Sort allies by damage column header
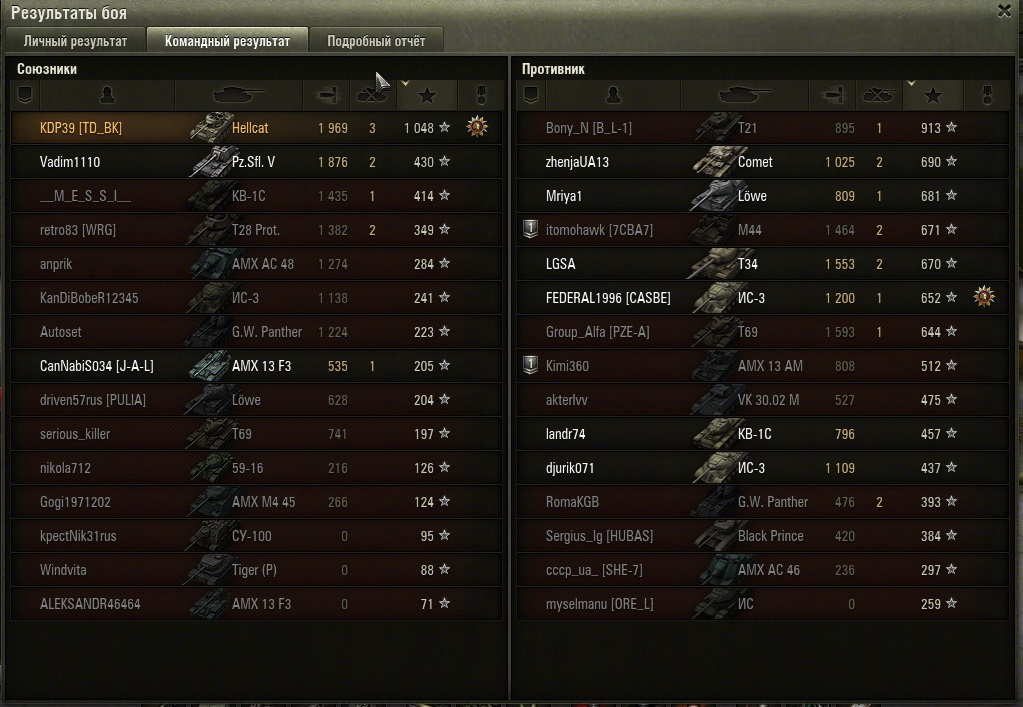Viewport: 1023px width, 707px height. pos(326,95)
